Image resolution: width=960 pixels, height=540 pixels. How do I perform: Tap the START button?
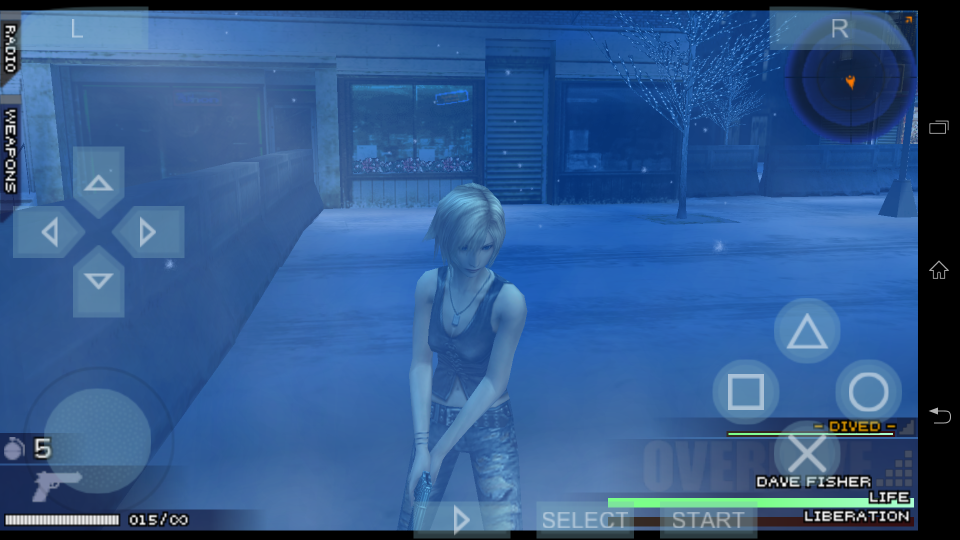tap(708, 520)
